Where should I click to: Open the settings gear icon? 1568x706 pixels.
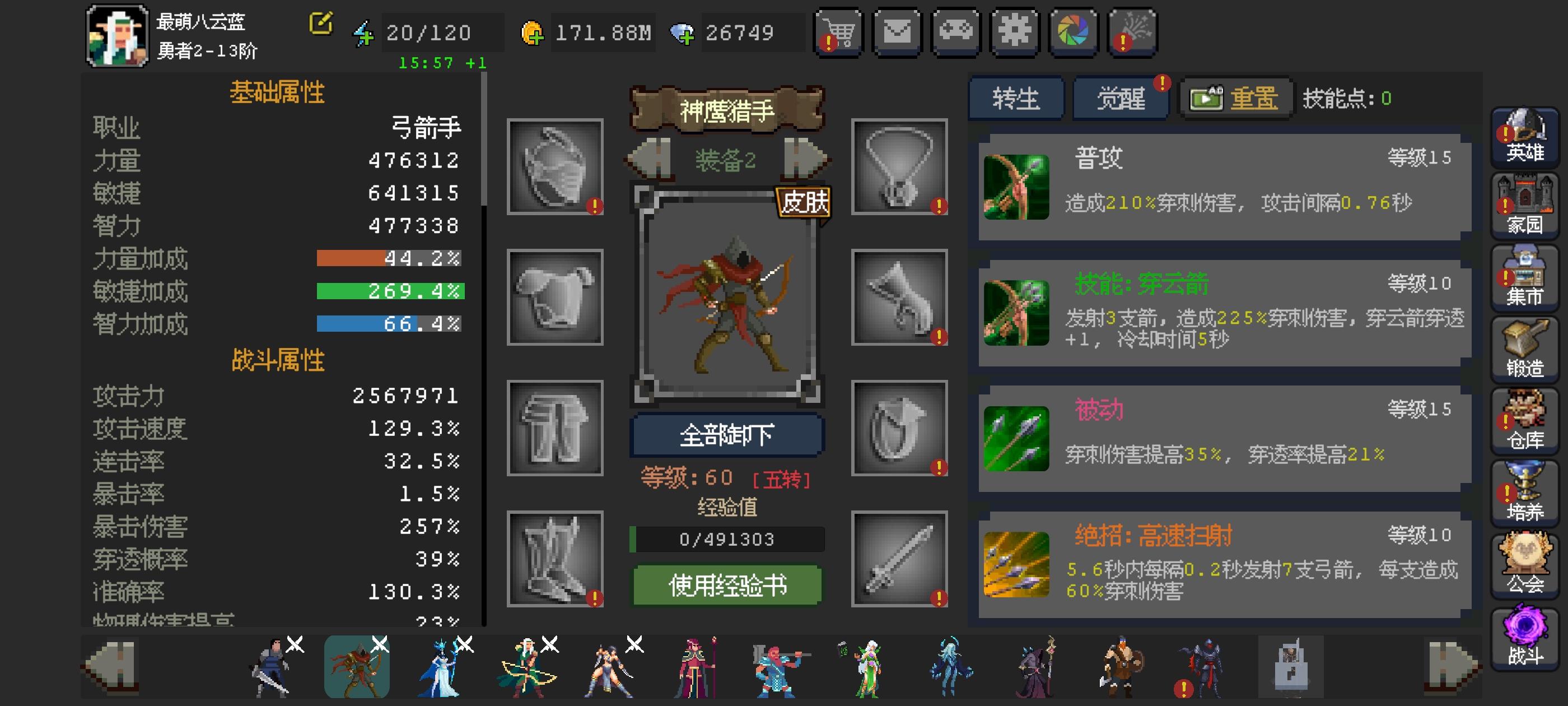tap(1014, 33)
